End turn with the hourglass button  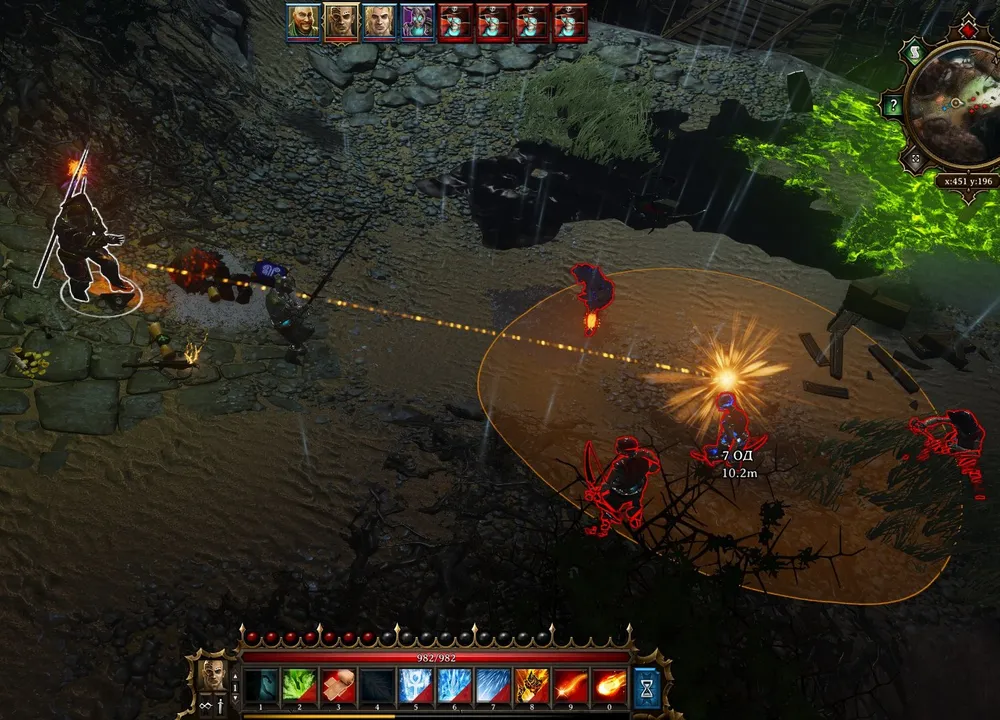point(647,688)
